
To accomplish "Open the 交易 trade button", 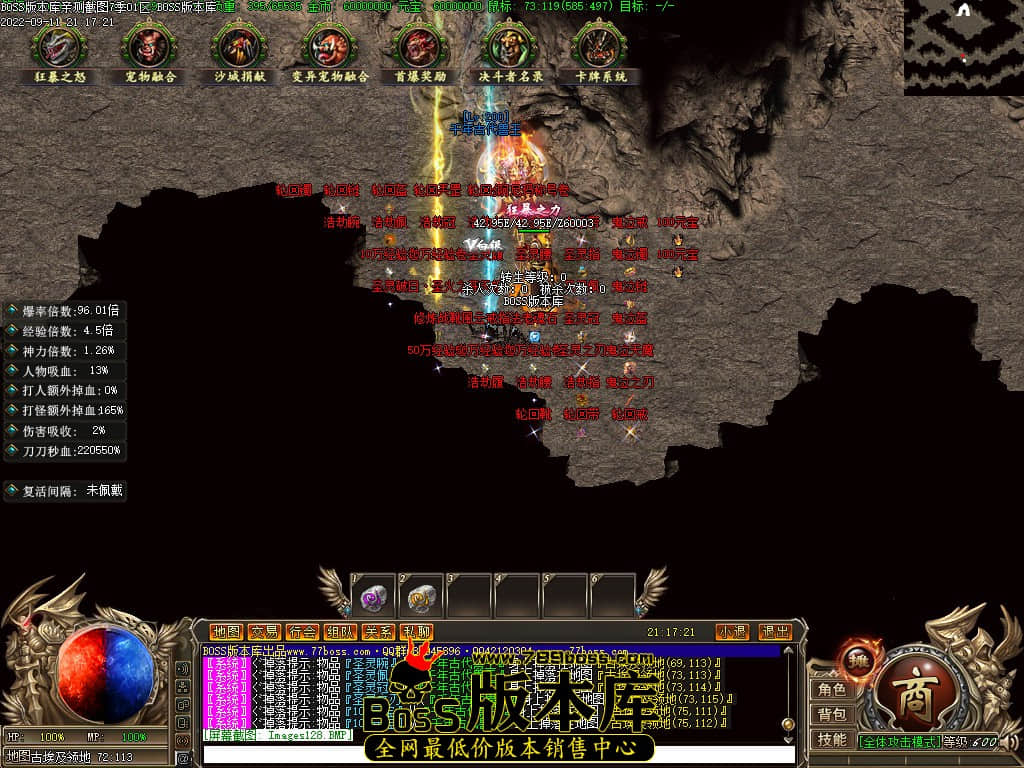I will (x=264, y=632).
